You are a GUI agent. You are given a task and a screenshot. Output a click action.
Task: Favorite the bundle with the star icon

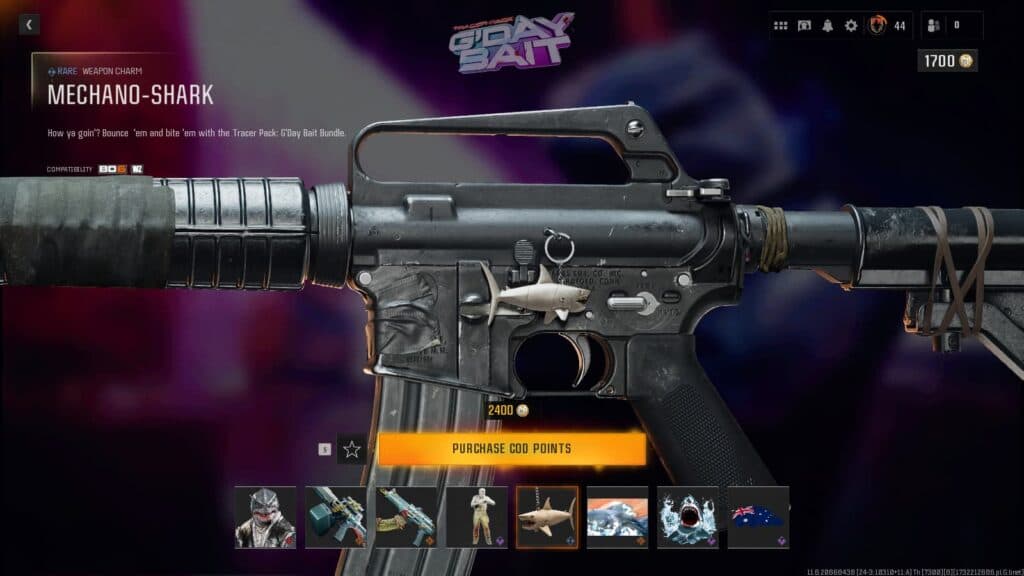click(x=352, y=449)
